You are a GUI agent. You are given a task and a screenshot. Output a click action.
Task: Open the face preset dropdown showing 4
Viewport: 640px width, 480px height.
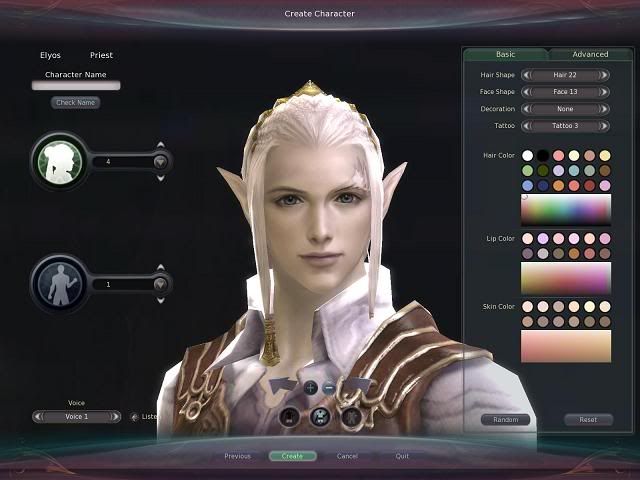pos(159,161)
